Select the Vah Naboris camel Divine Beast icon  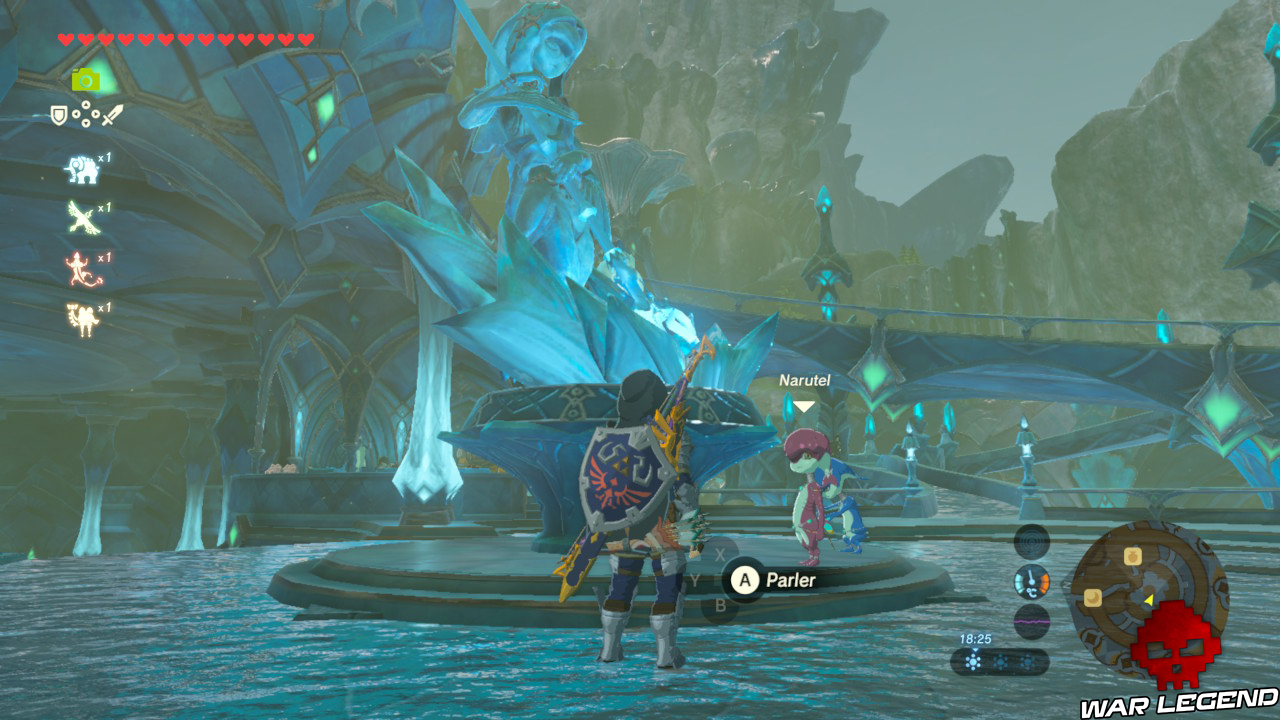(83, 319)
